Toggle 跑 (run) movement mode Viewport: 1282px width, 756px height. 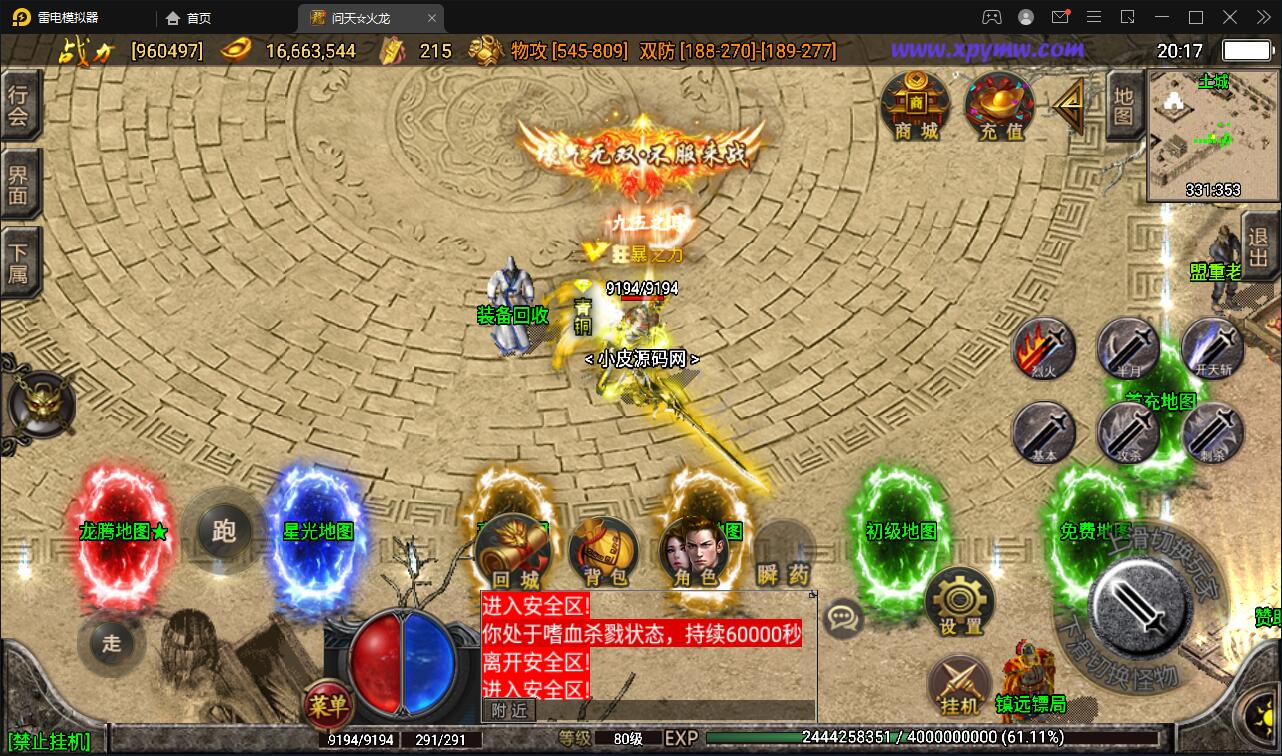tap(221, 531)
